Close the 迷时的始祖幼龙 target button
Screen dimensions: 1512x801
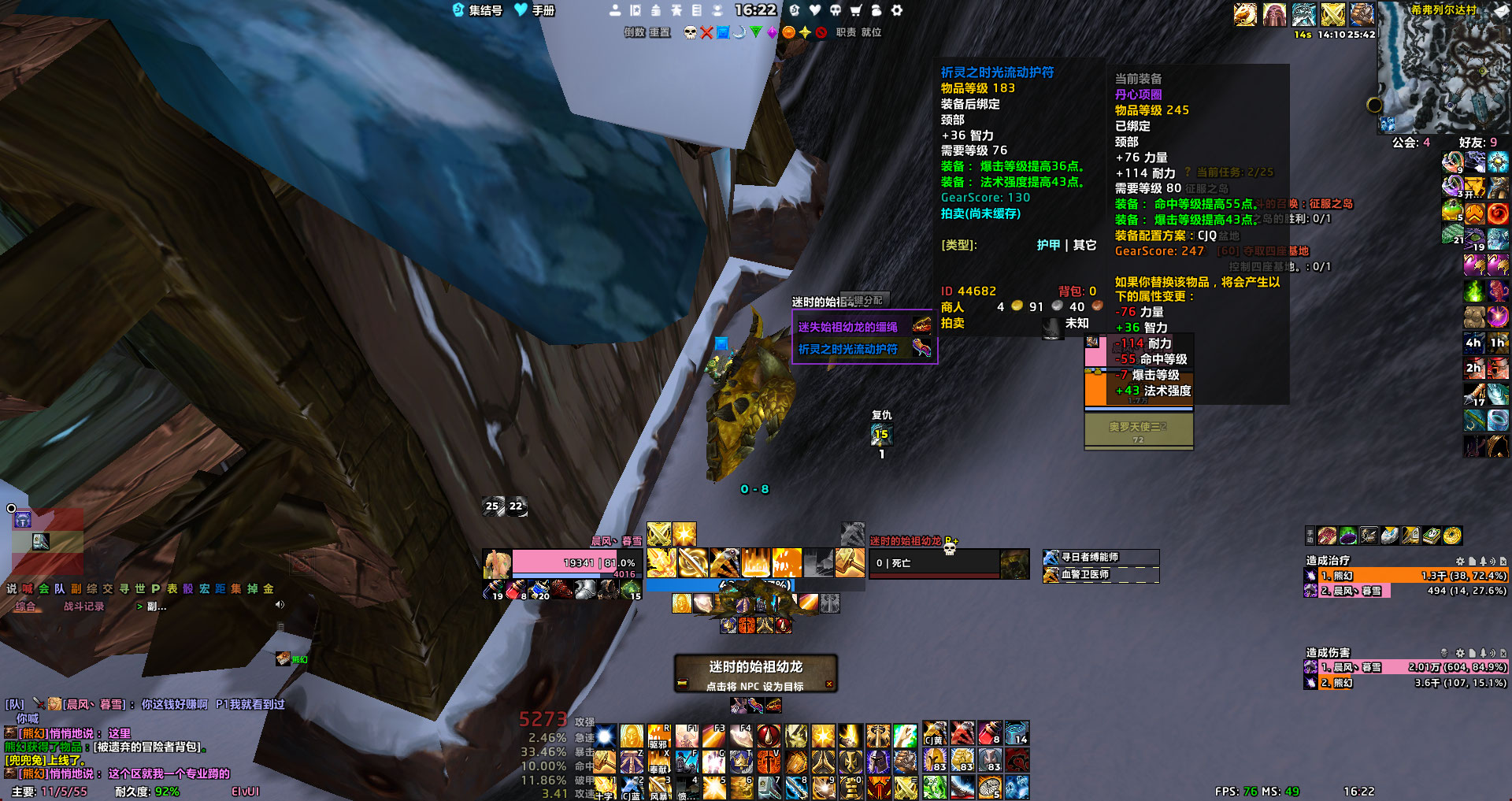tap(829, 684)
